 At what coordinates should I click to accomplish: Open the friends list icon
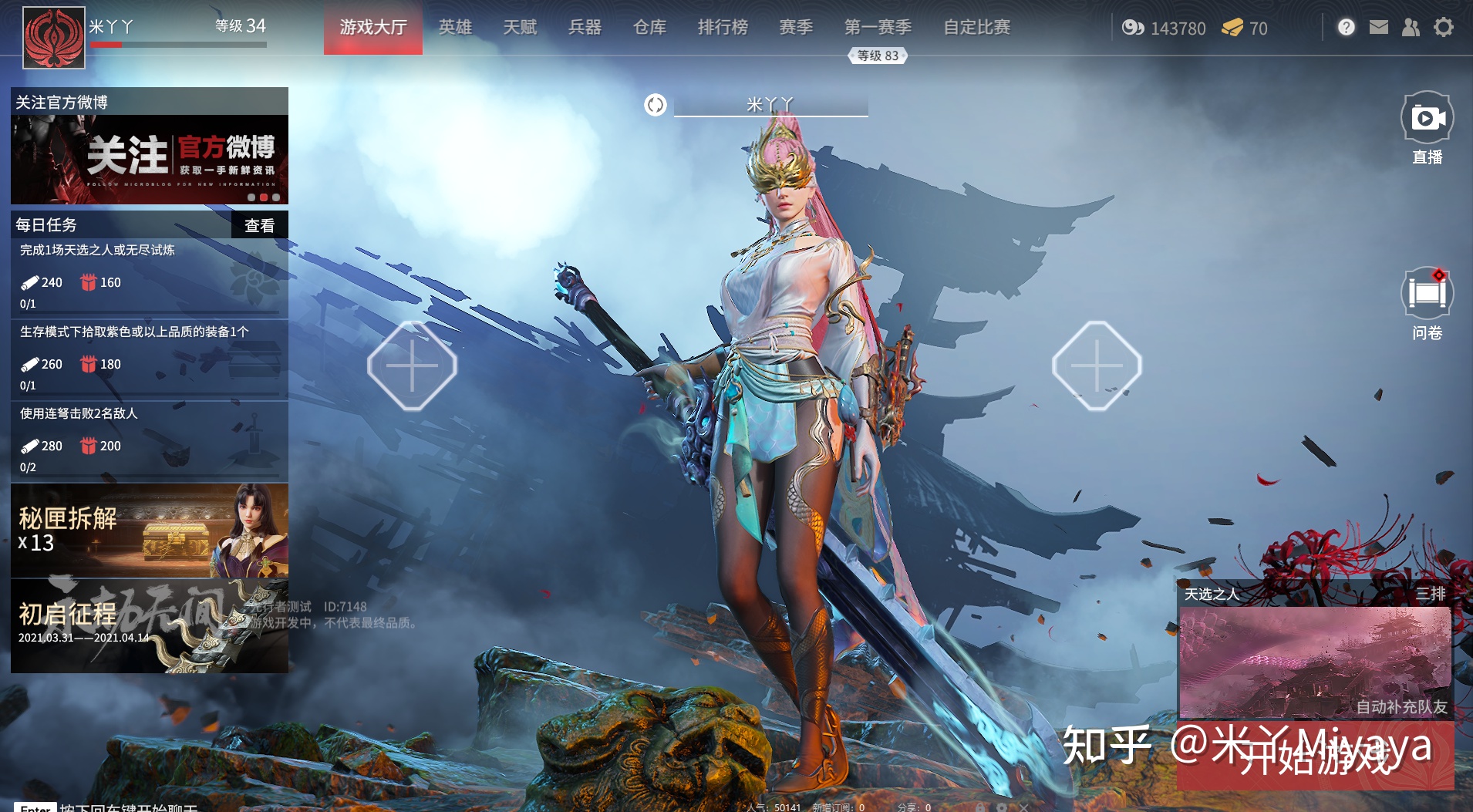1411,28
